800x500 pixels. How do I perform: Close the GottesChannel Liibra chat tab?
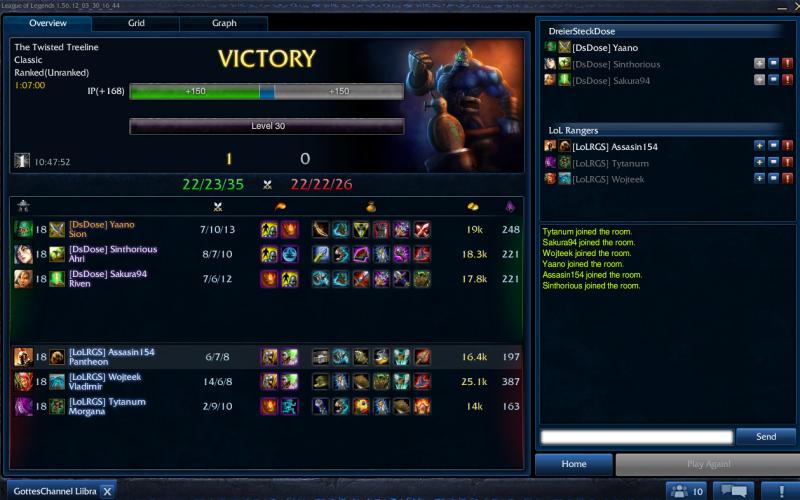tap(107, 491)
